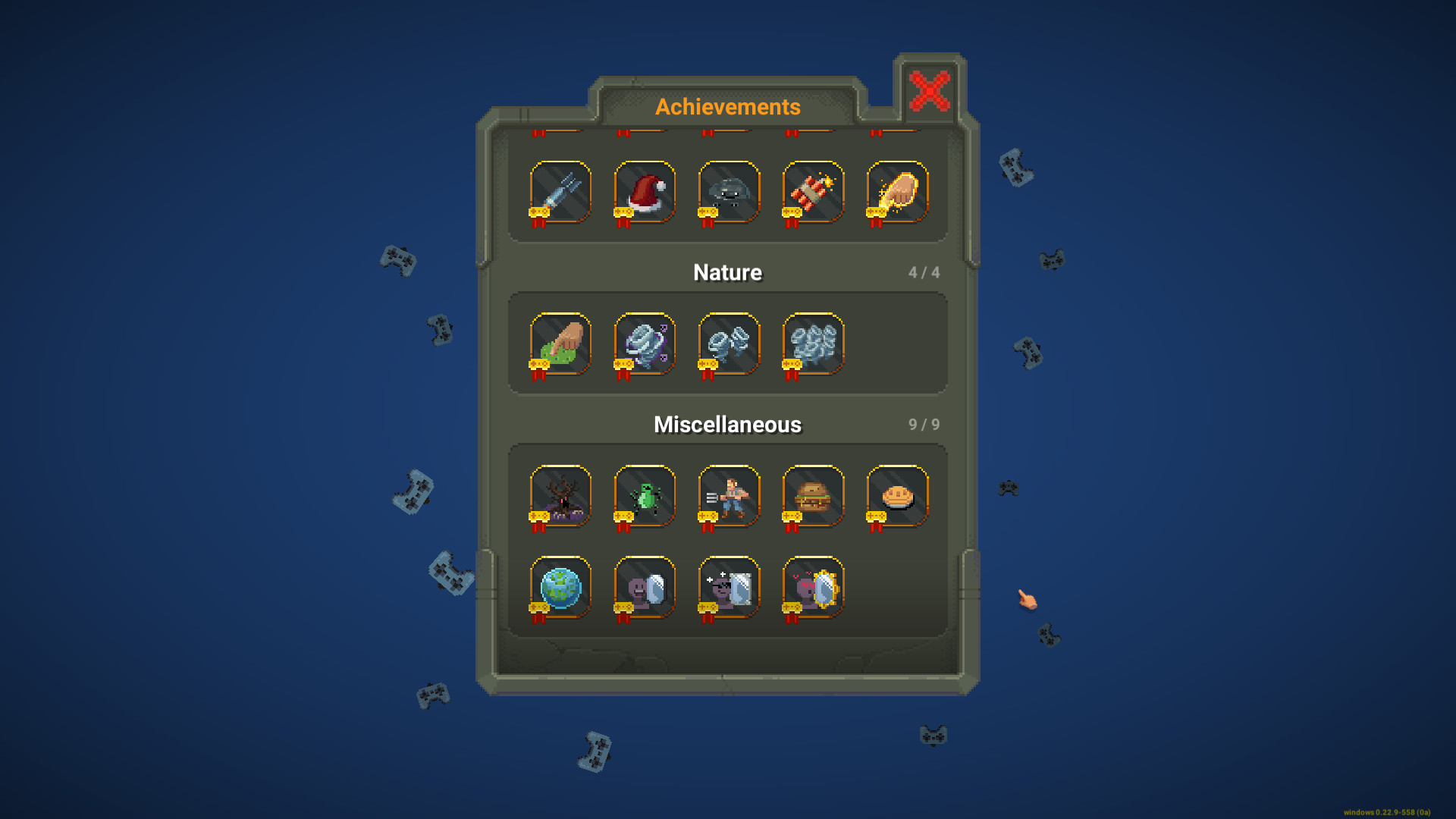The width and height of the screenshot is (1456, 819).
Task: Click the pitchfork farmer achievement
Action: coord(728,496)
